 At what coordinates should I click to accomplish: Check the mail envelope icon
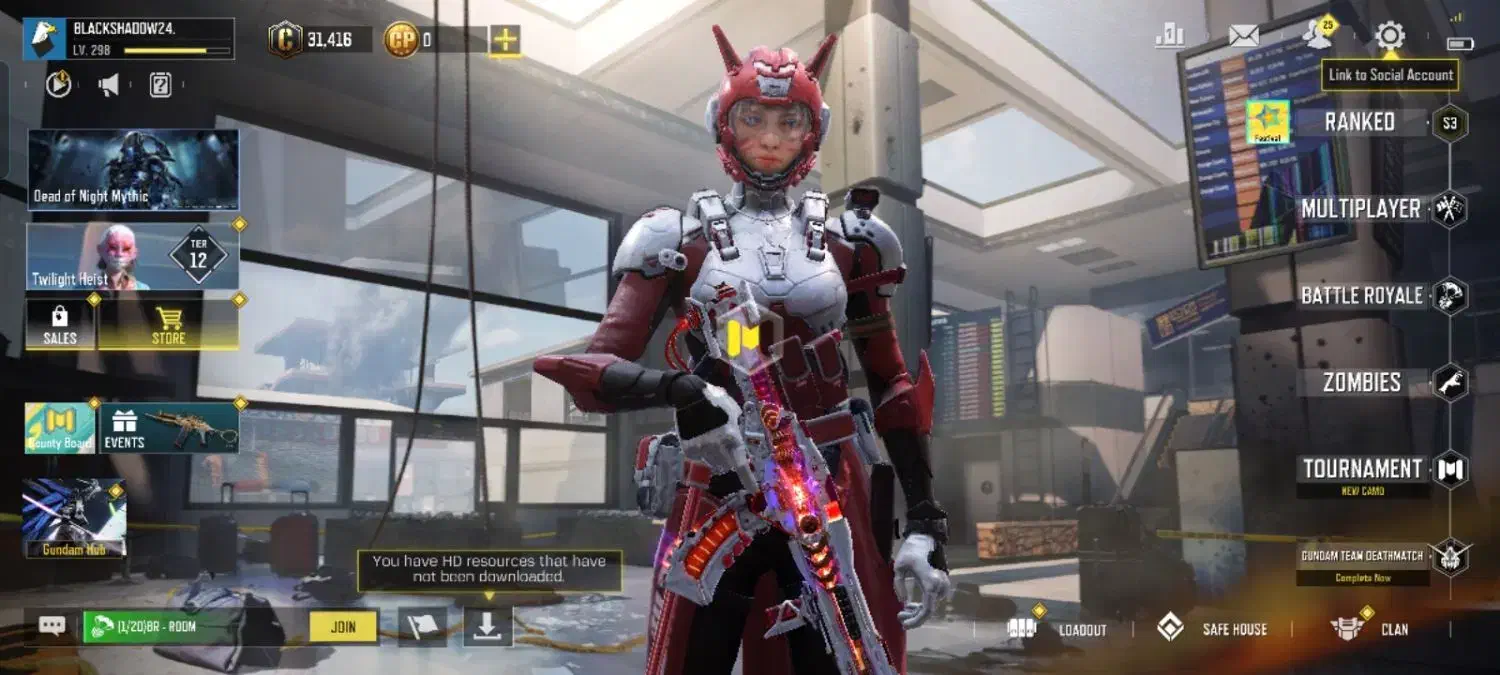[1243, 37]
